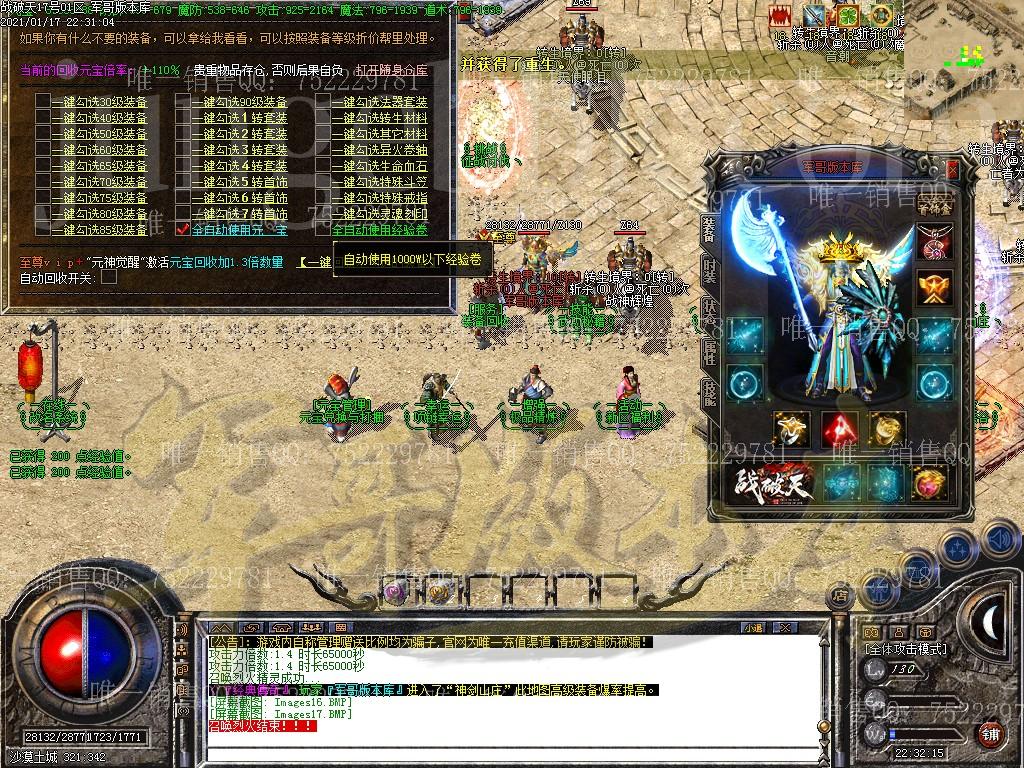Enable 全自动使用经验卷 auto-use checkbox
Viewport: 1024px width, 768px height.
[x=322, y=230]
